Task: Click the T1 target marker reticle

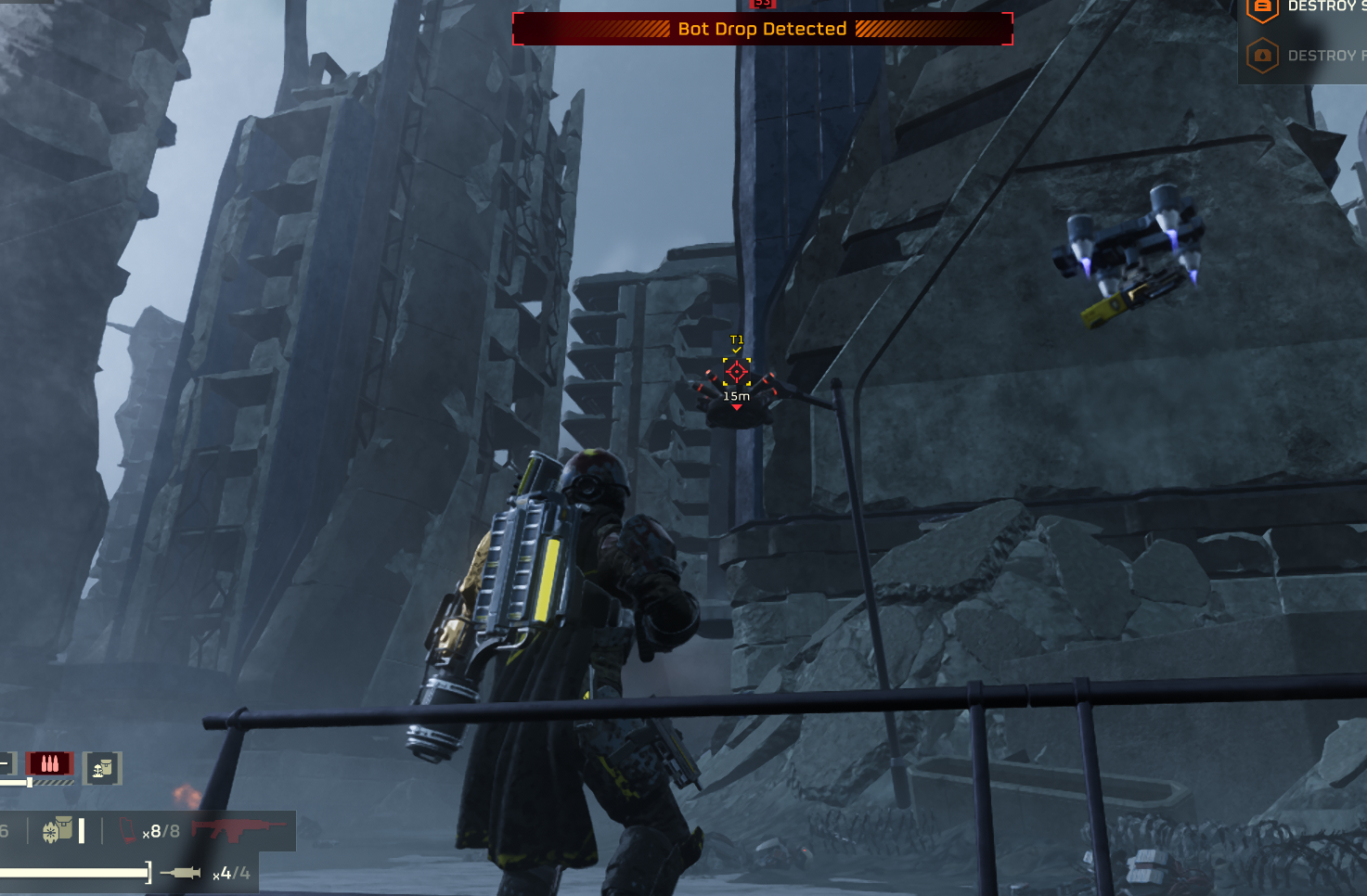Action: tap(737, 372)
